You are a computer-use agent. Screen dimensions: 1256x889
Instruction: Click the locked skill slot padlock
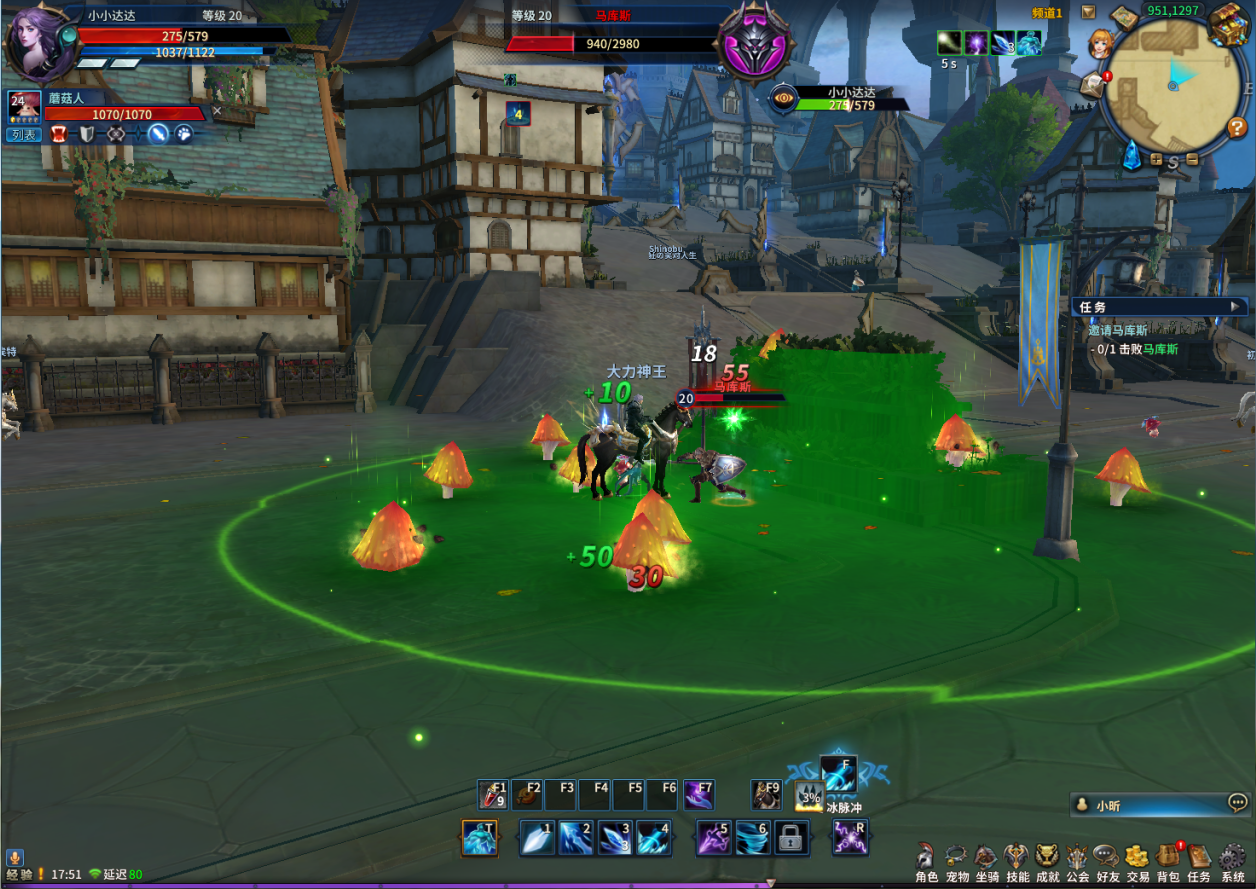pos(790,838)
